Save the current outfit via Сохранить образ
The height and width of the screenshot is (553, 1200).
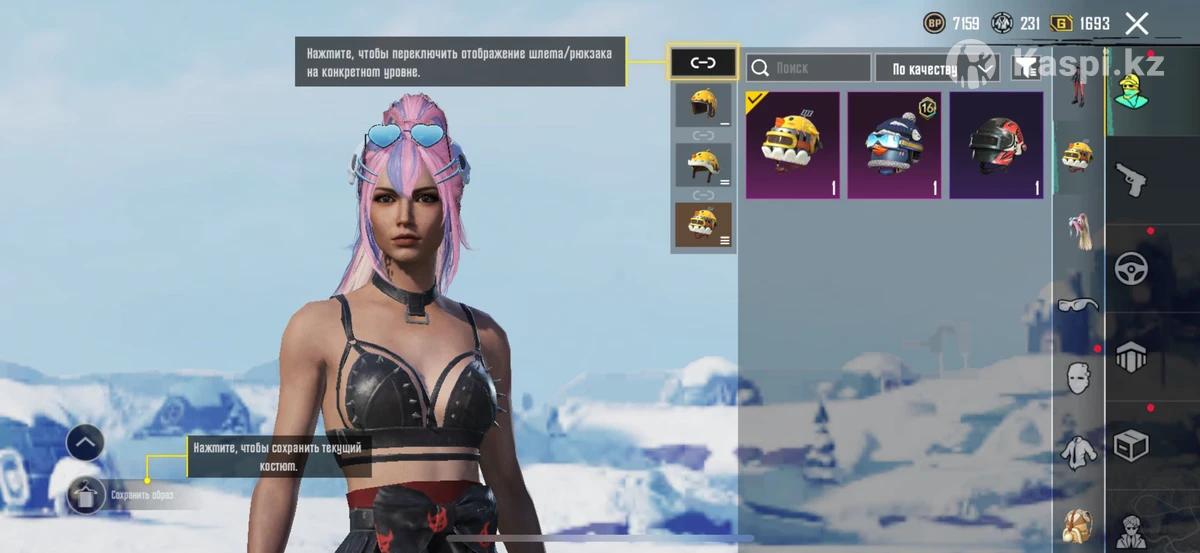click(87, 493)
